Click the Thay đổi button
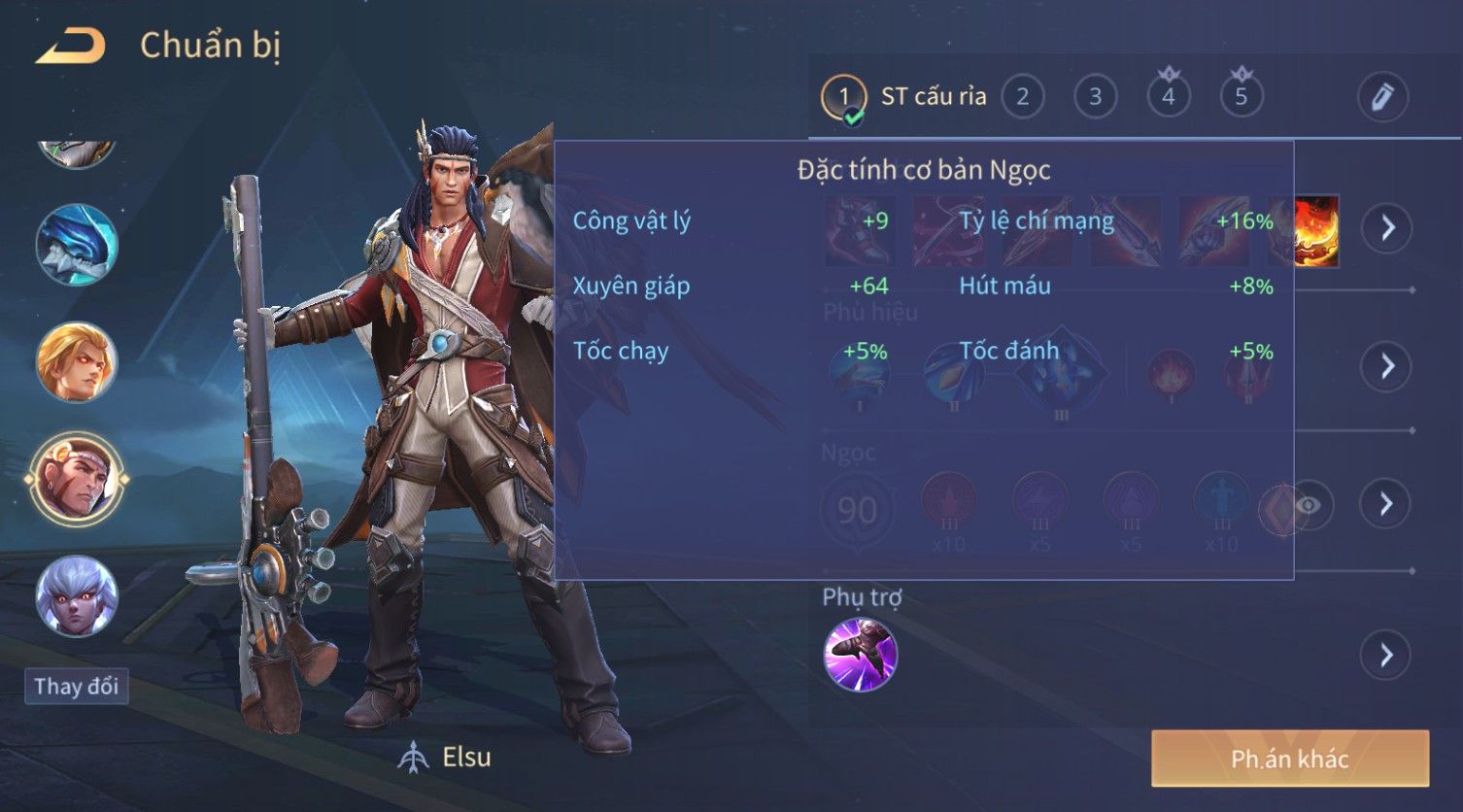 (76, 687)
